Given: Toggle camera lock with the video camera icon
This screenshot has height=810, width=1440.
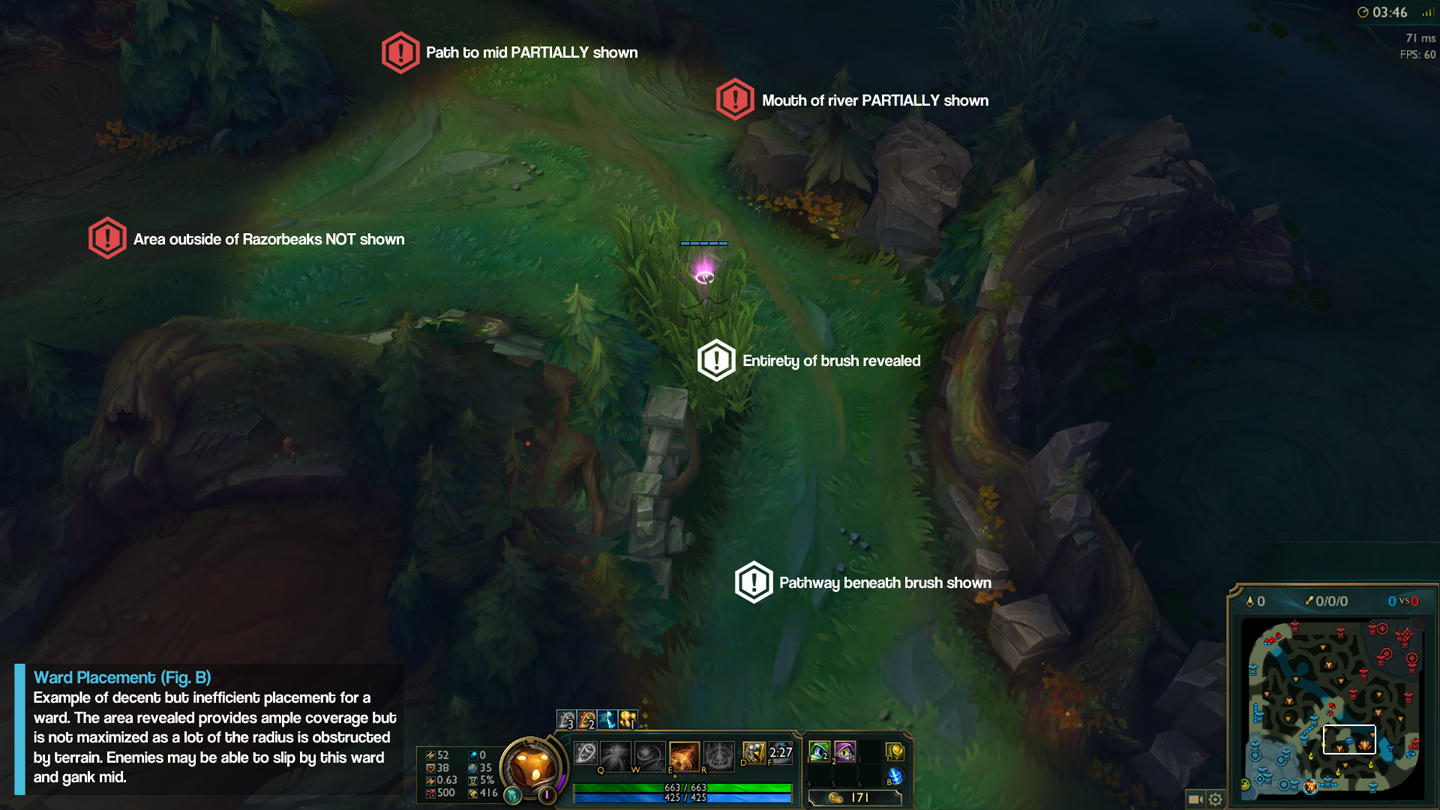Looking at the screenshot, I should (x=1195, y=799).
